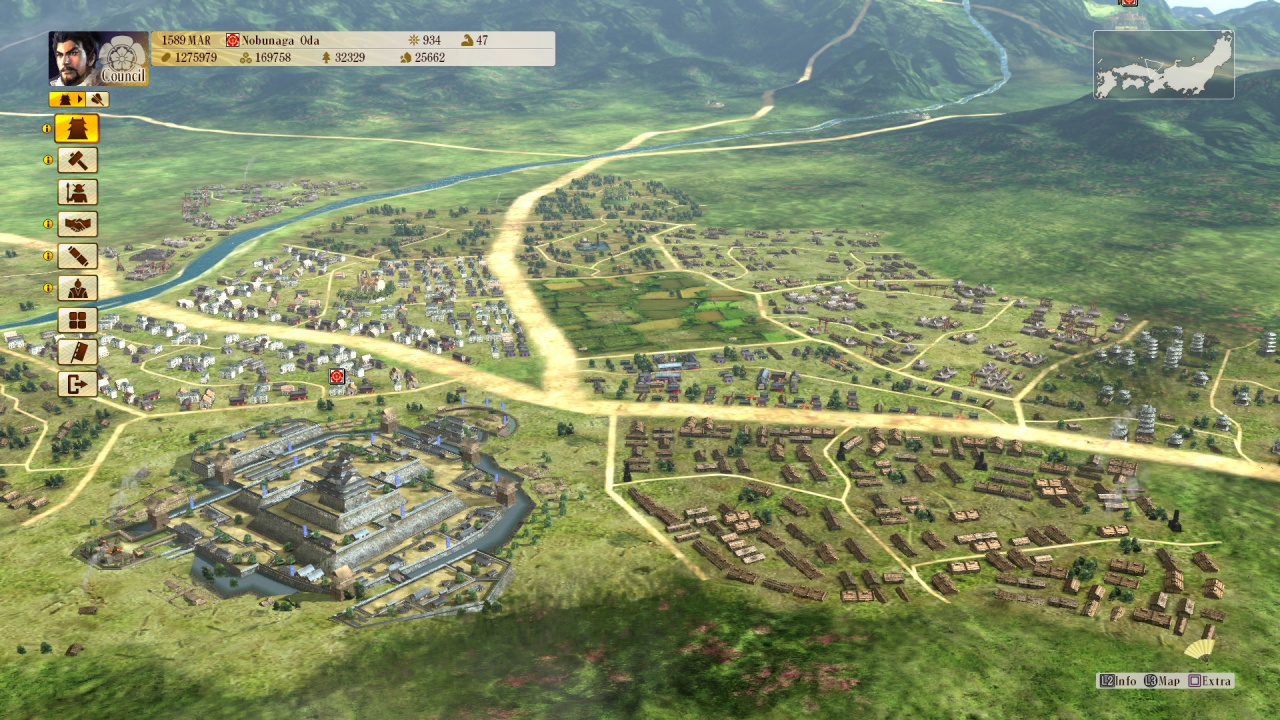Click the four-square grid menu icon
The image size is (1280, 720).
[x=77, y=320]
